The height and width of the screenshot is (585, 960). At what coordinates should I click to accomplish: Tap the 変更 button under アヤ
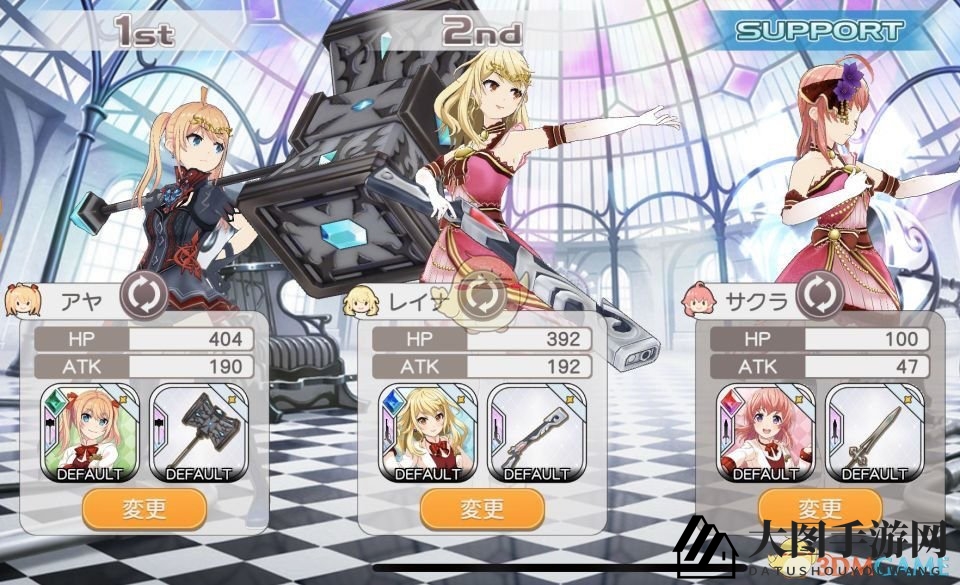tap(144, 508)
